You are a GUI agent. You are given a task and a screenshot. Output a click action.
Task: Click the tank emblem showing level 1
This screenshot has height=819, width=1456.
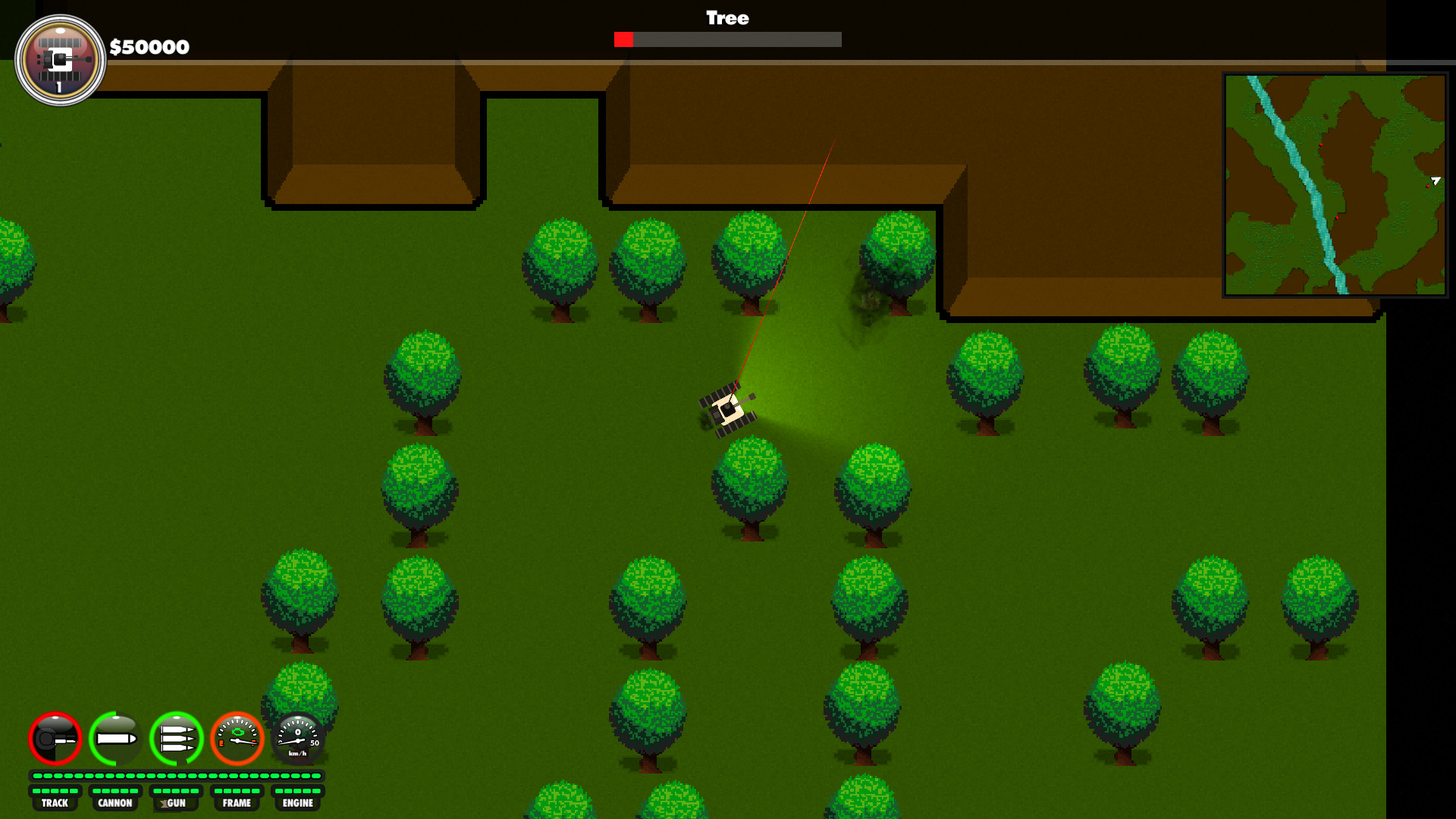(61, 59)
